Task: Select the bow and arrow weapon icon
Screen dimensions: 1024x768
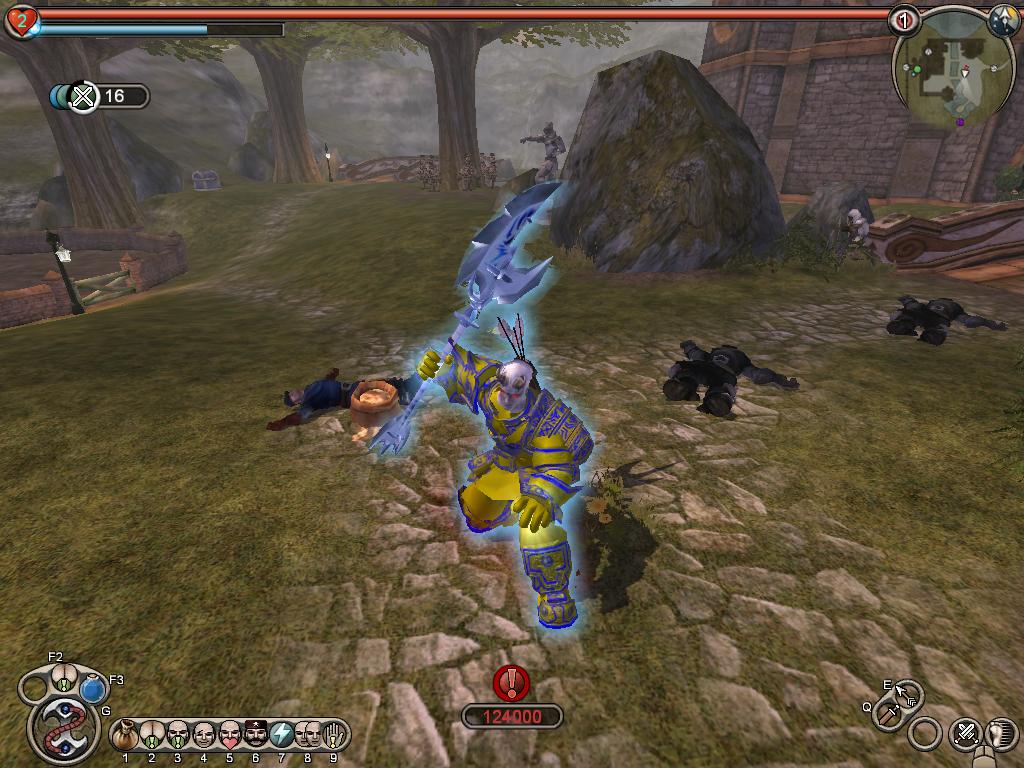Action: [x=907, y=692]
